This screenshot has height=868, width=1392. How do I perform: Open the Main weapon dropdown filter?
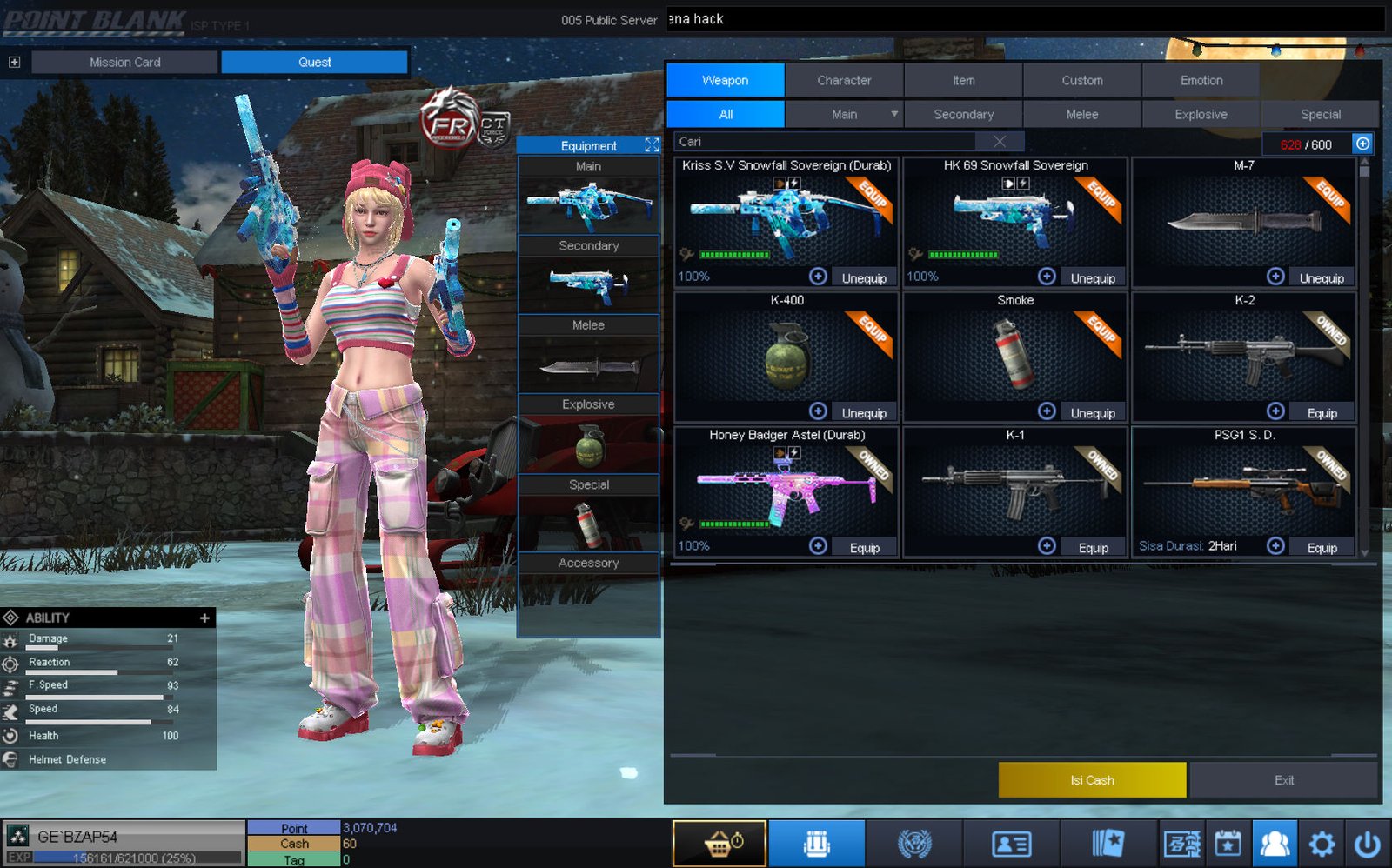click(893, 114)
